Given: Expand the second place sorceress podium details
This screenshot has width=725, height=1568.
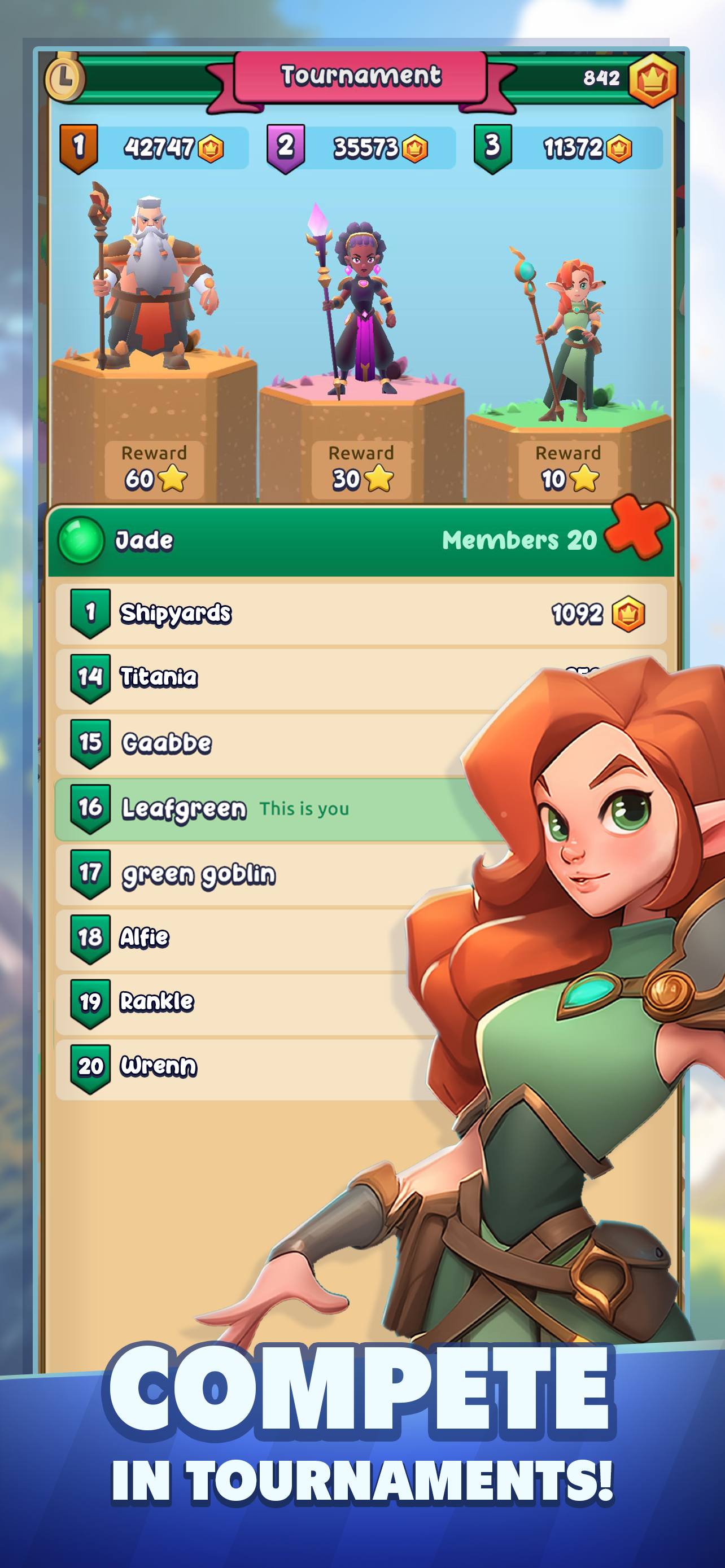Looking at the screenshot, I should click(x=359, y=304).
